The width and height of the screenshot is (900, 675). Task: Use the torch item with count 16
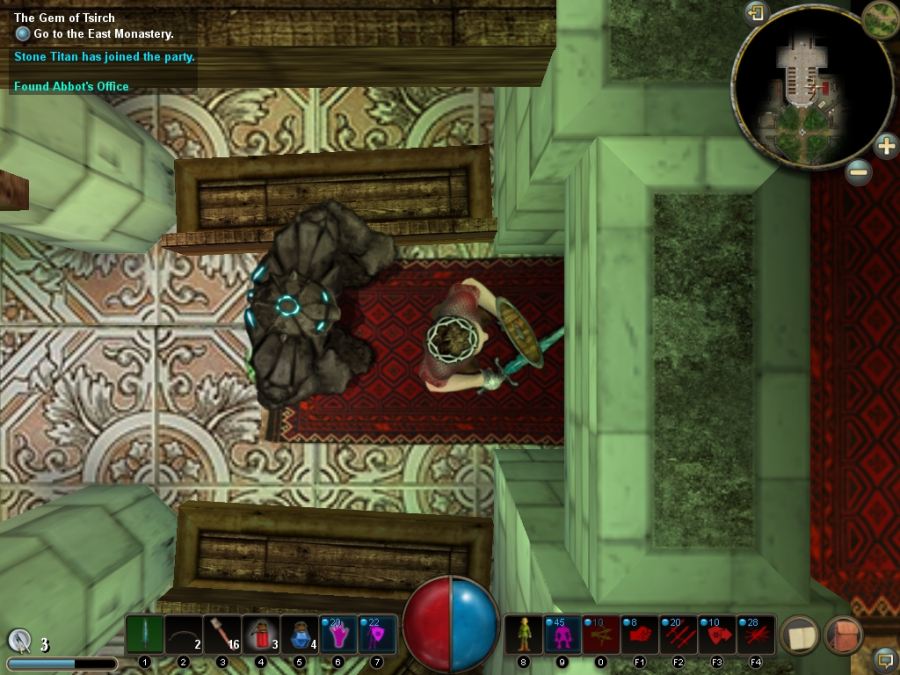coord(222,634)
